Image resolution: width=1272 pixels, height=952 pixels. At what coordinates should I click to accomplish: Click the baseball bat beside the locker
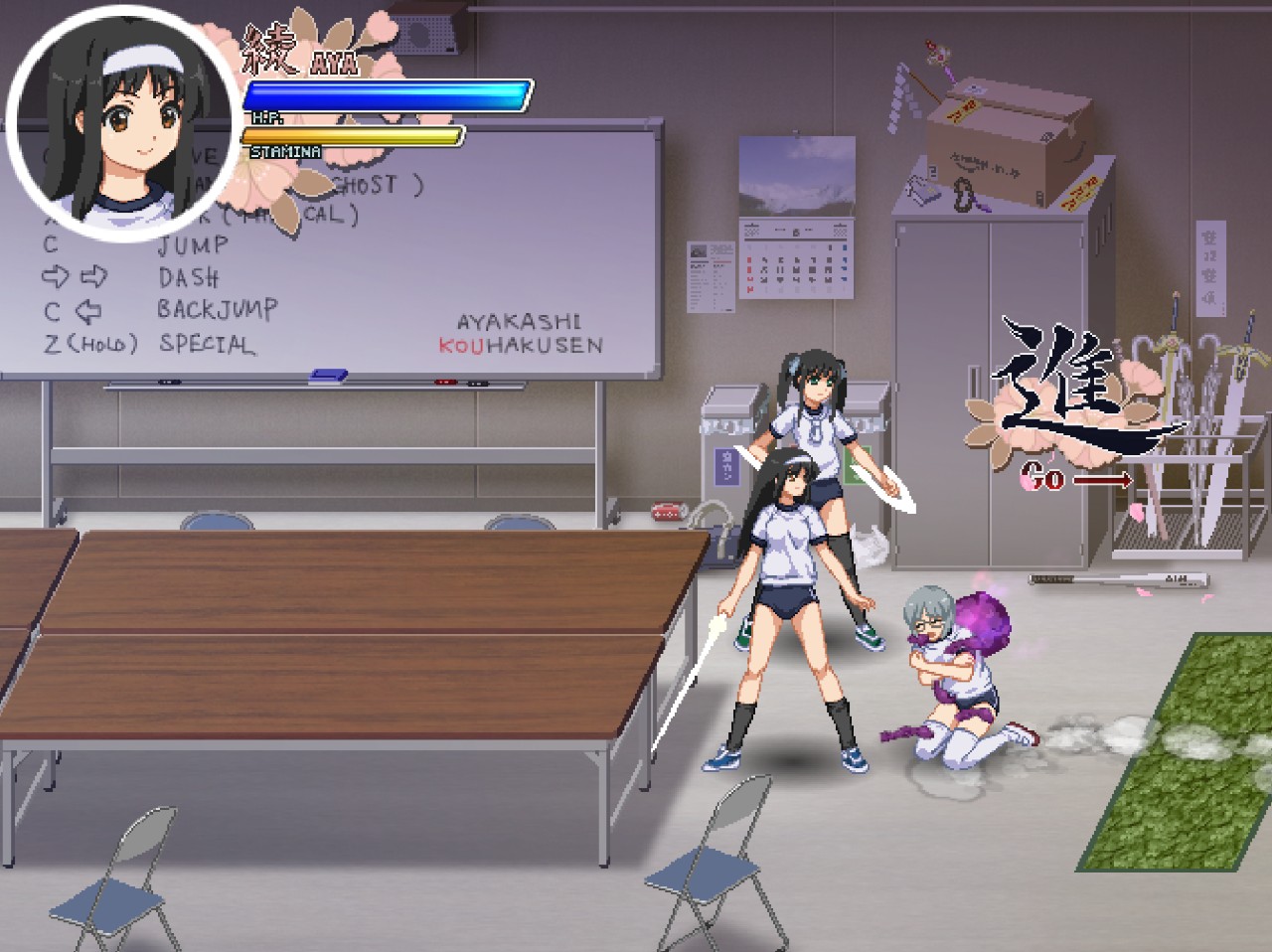1118,578
